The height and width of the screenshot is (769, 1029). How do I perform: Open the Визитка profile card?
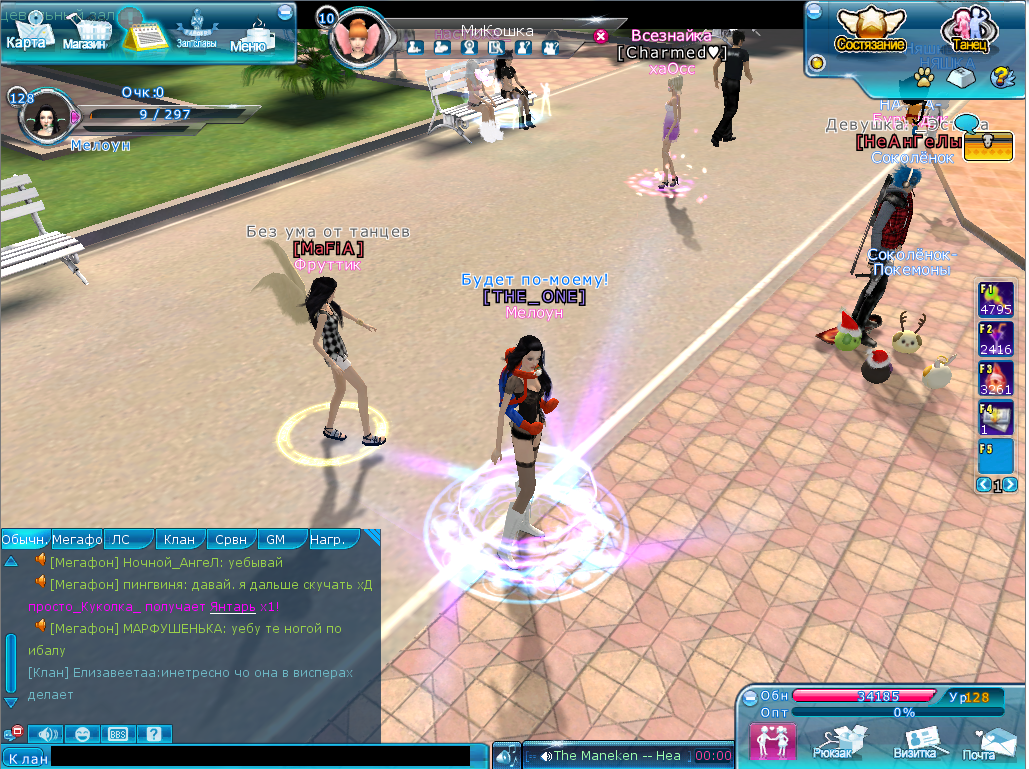914,741
